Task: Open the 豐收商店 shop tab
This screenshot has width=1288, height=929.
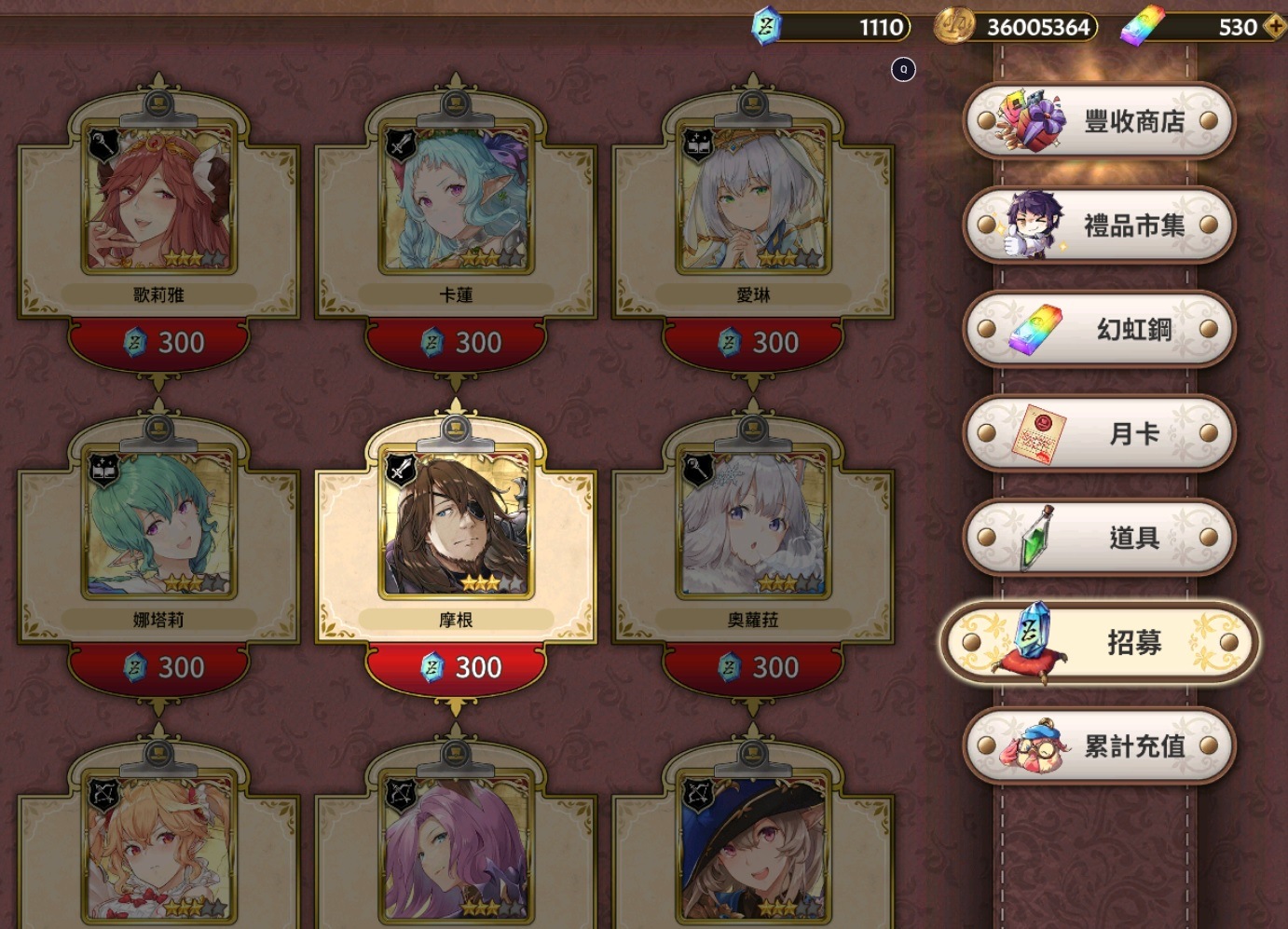Action: coord(1100,121)
